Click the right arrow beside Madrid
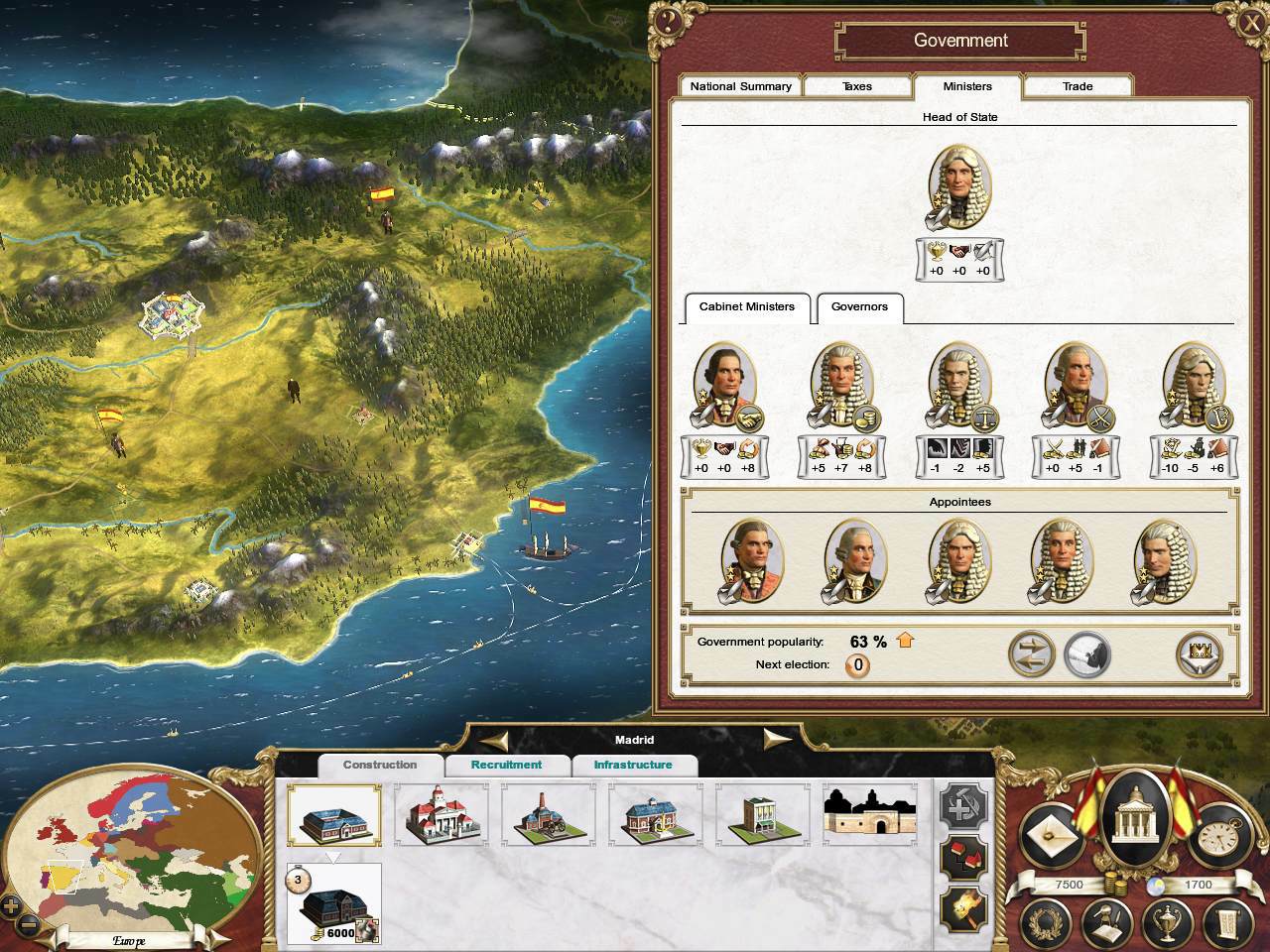1270x952 pixels. pos(777,739)
